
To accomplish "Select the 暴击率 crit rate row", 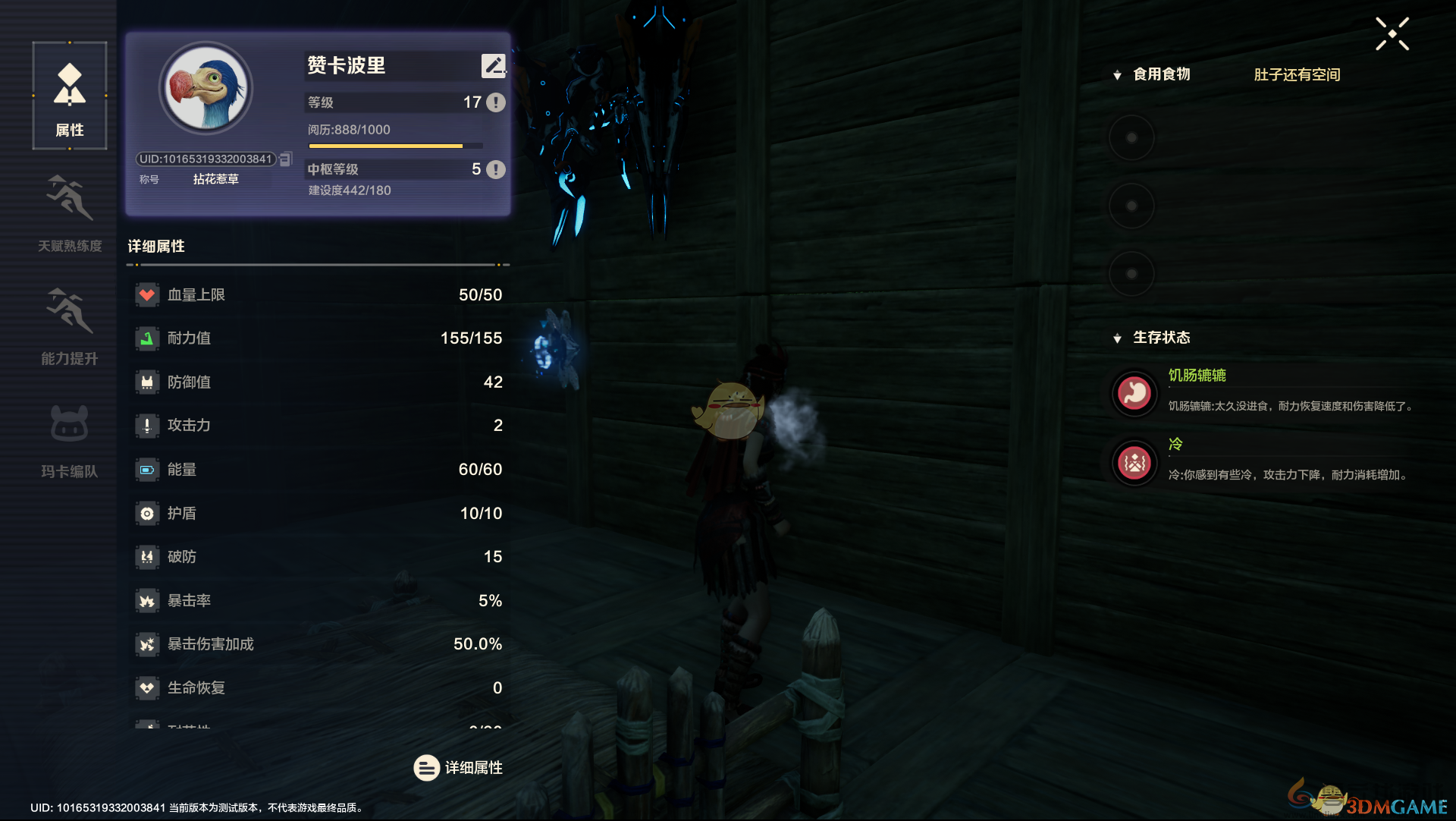I will click(x=318, y=600).
